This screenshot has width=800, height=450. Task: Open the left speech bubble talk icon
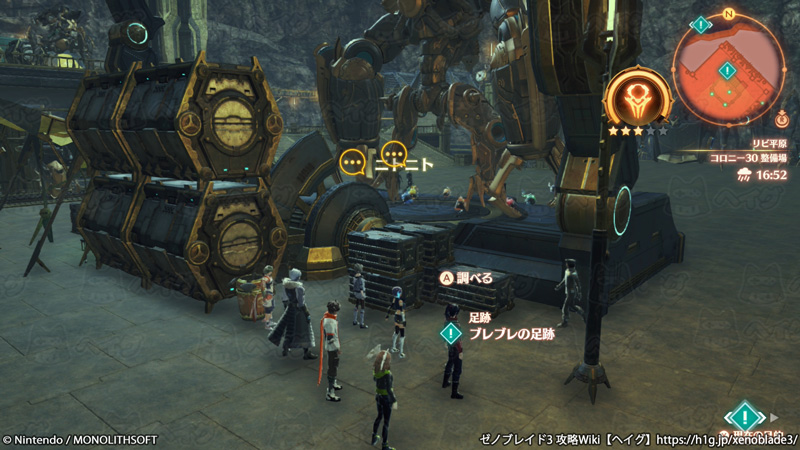pos(352,160)
